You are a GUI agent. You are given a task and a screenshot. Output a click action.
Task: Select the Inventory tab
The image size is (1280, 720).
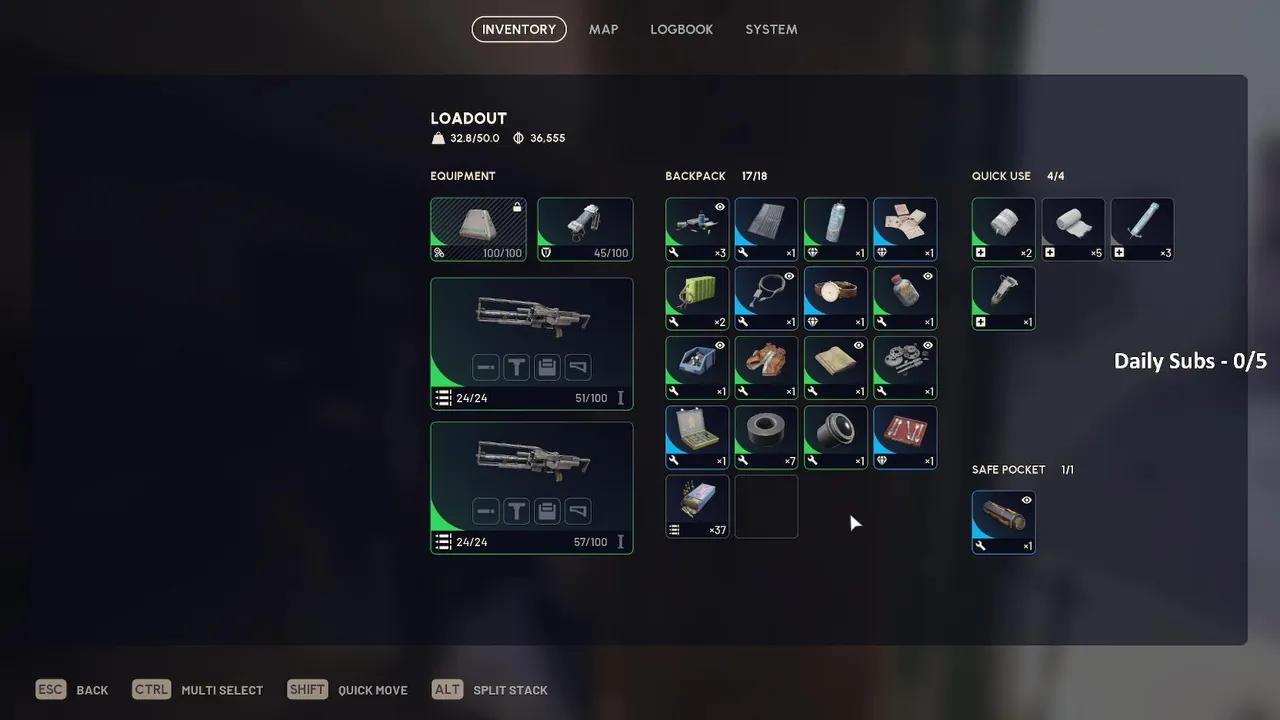point(519,29)
